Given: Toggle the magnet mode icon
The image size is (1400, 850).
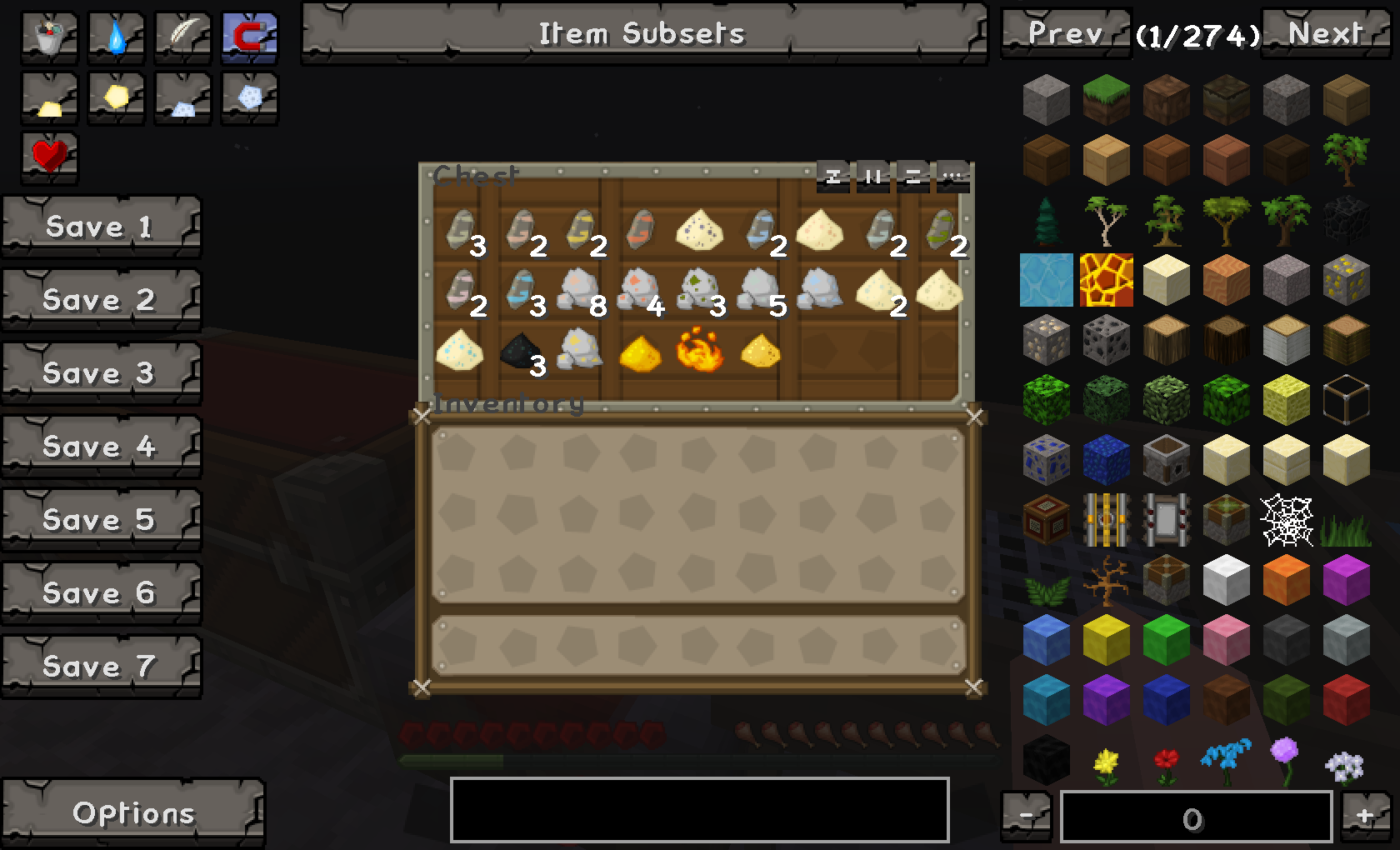Looking at the screenshot, I should (x=249, y=37).
